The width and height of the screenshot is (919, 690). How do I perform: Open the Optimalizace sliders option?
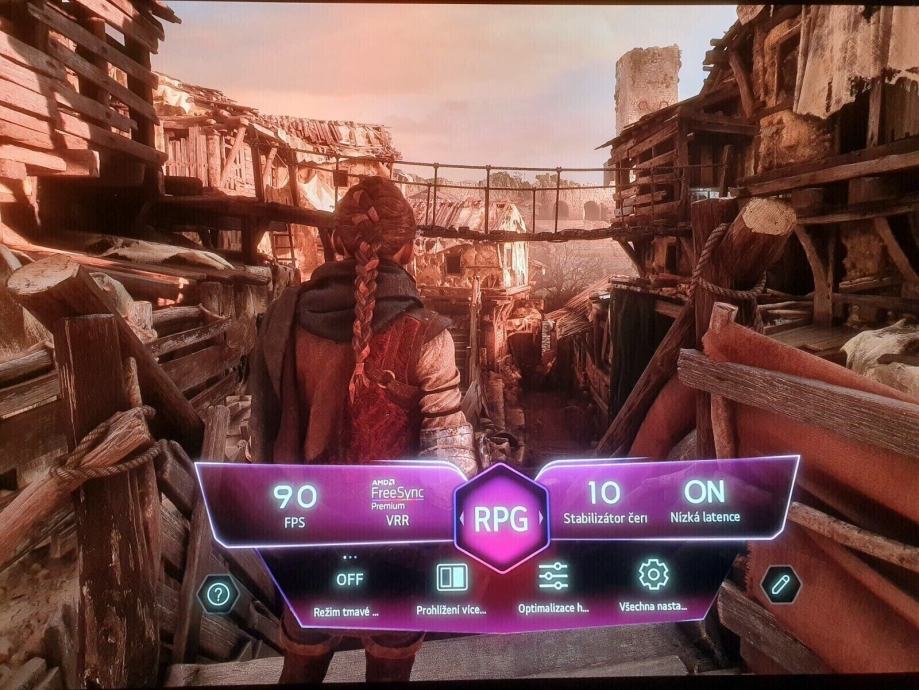(553, 586)
